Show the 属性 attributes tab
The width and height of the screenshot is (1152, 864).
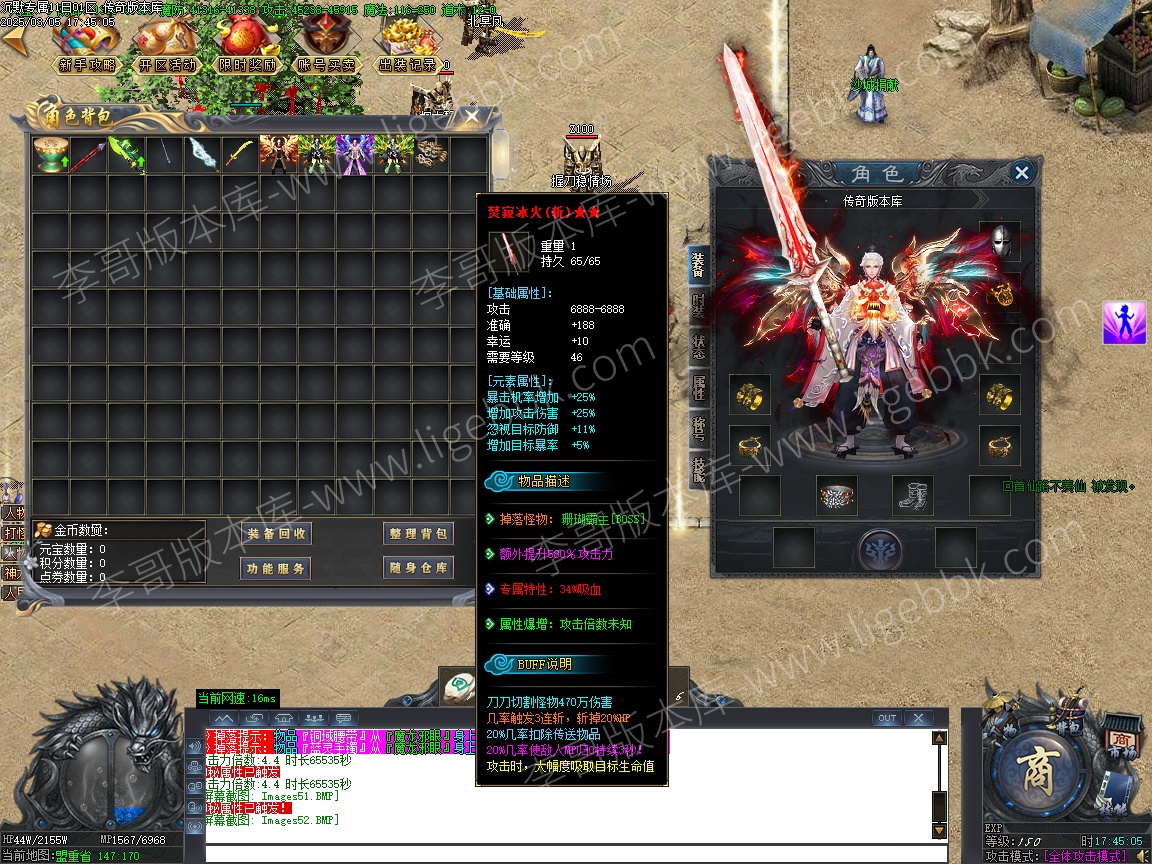point(698,386)
